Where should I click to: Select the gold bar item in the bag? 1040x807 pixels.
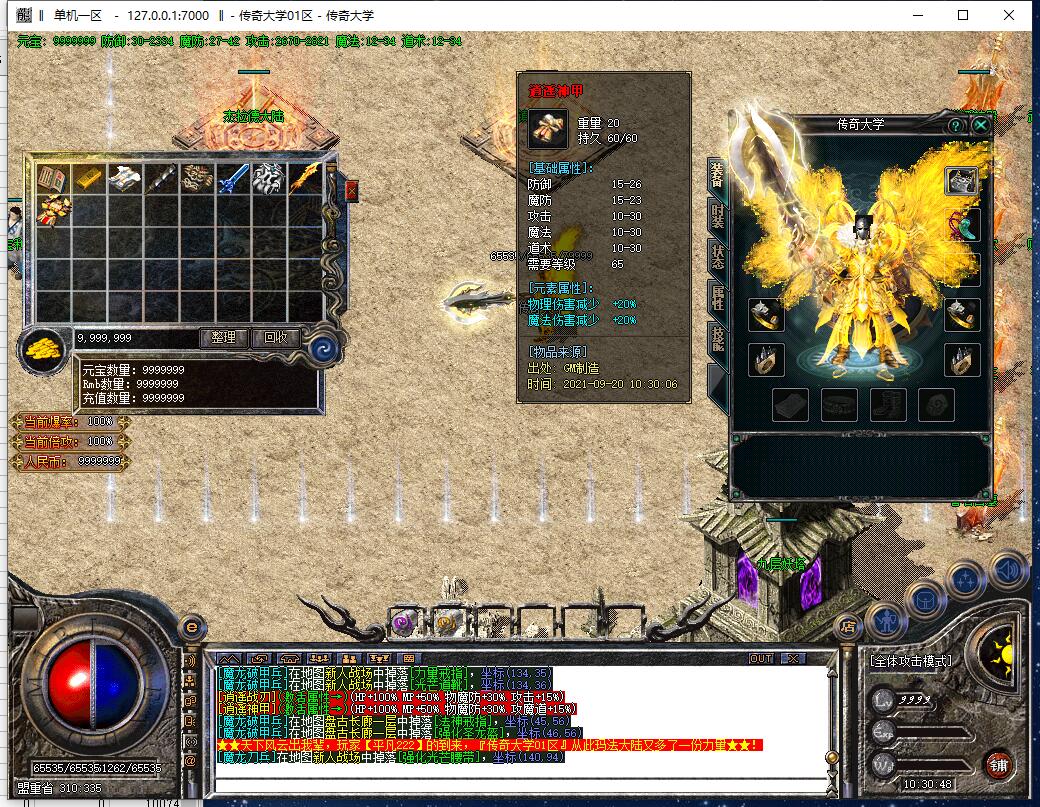point(88,180)
